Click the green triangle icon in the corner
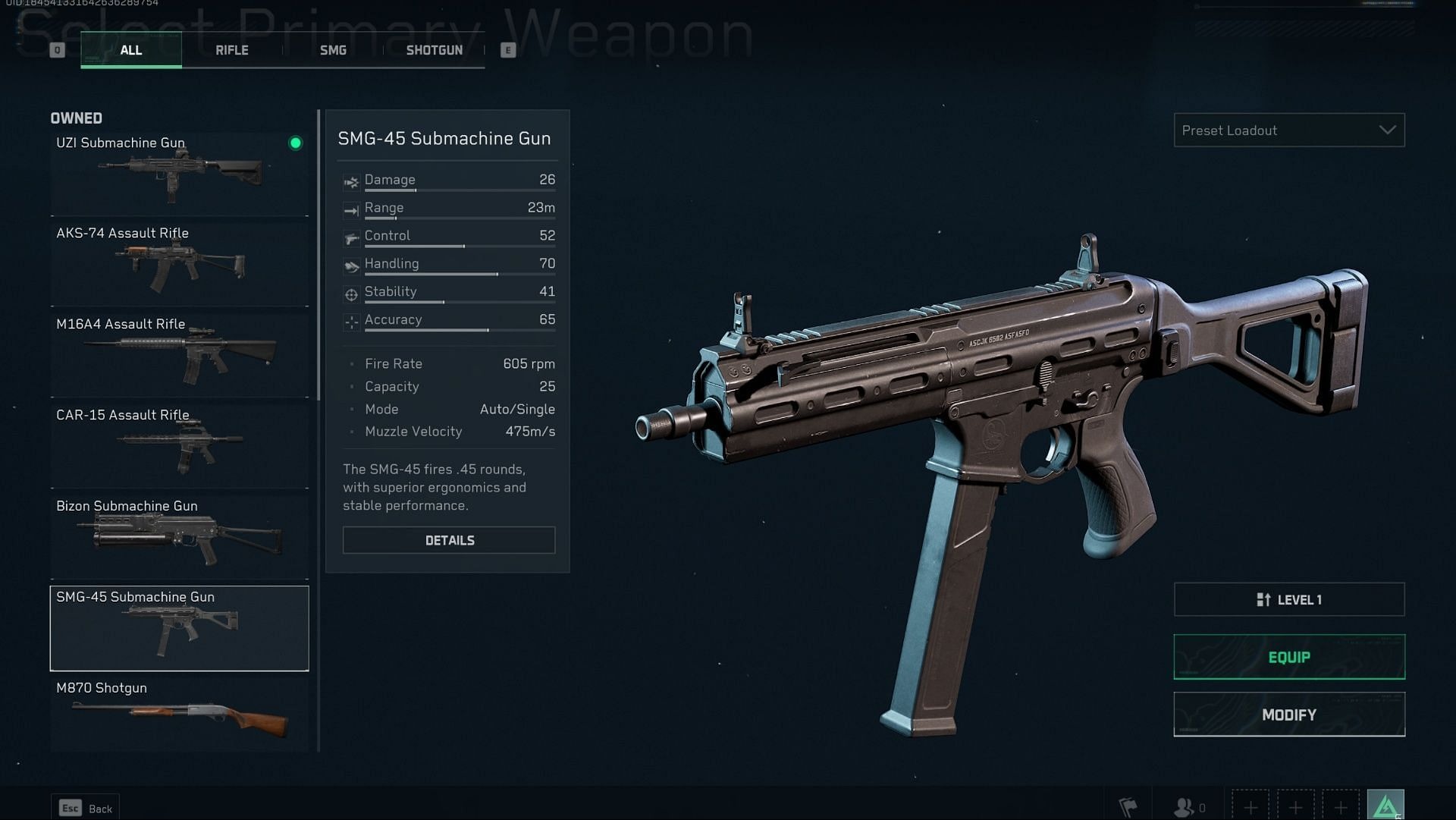Viewport: 1456px width, 820px height. 1385,806
